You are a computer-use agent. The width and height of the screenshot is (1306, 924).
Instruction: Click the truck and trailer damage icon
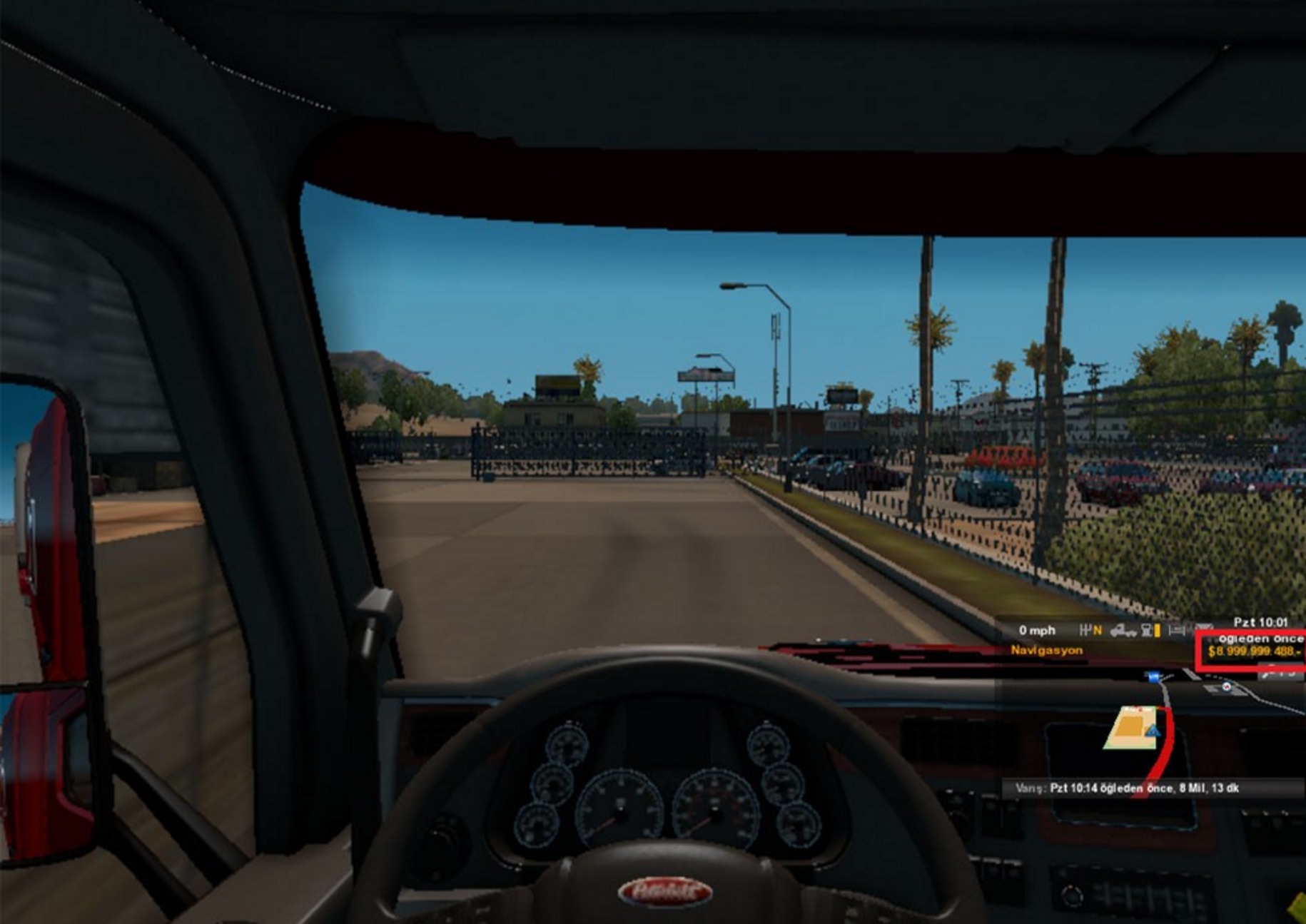coord(1123,631)
